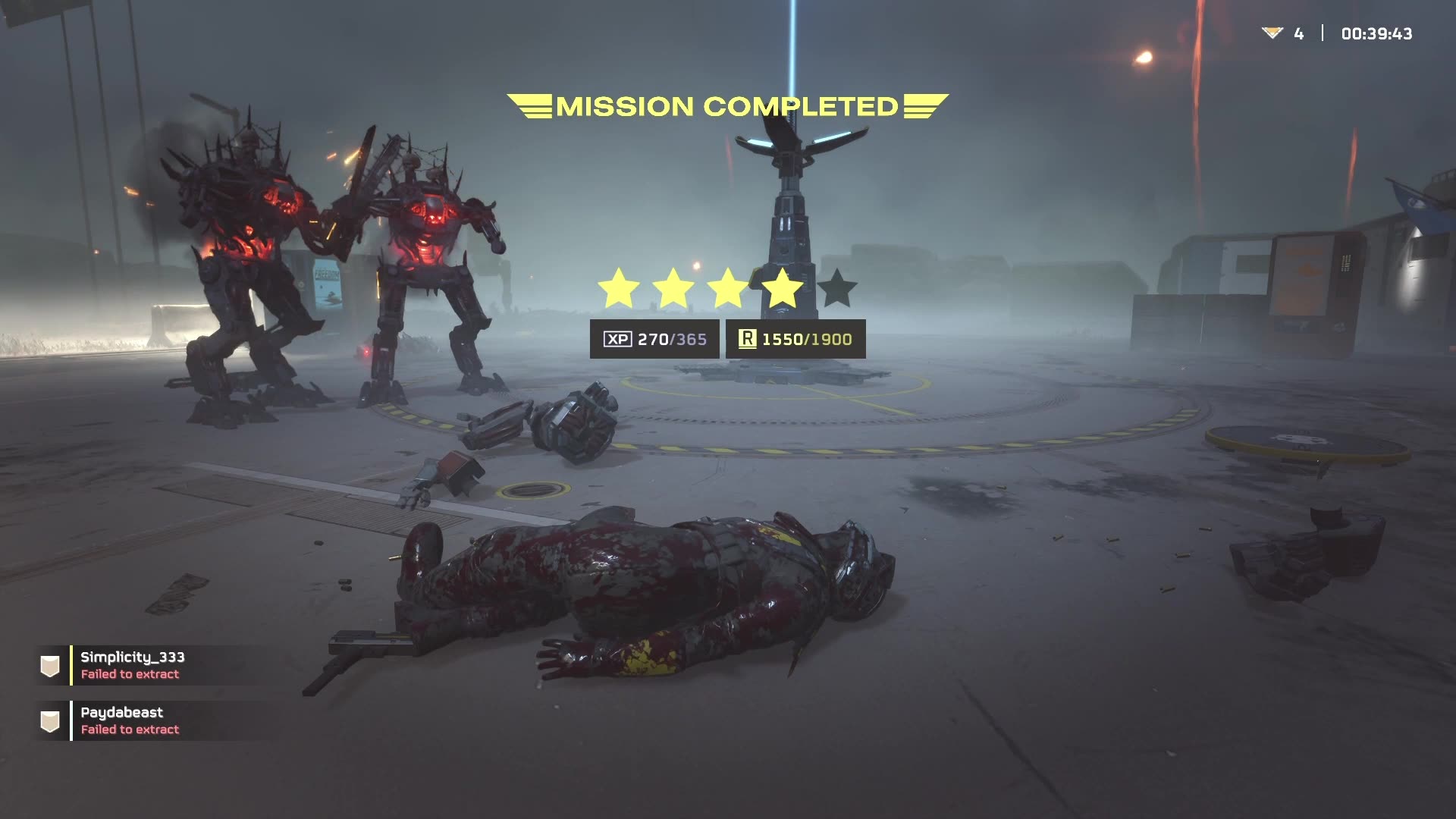Click the mission timer 00:39:43
1456x819 pixels.
pyautogui.click(x=1376, y=32)
